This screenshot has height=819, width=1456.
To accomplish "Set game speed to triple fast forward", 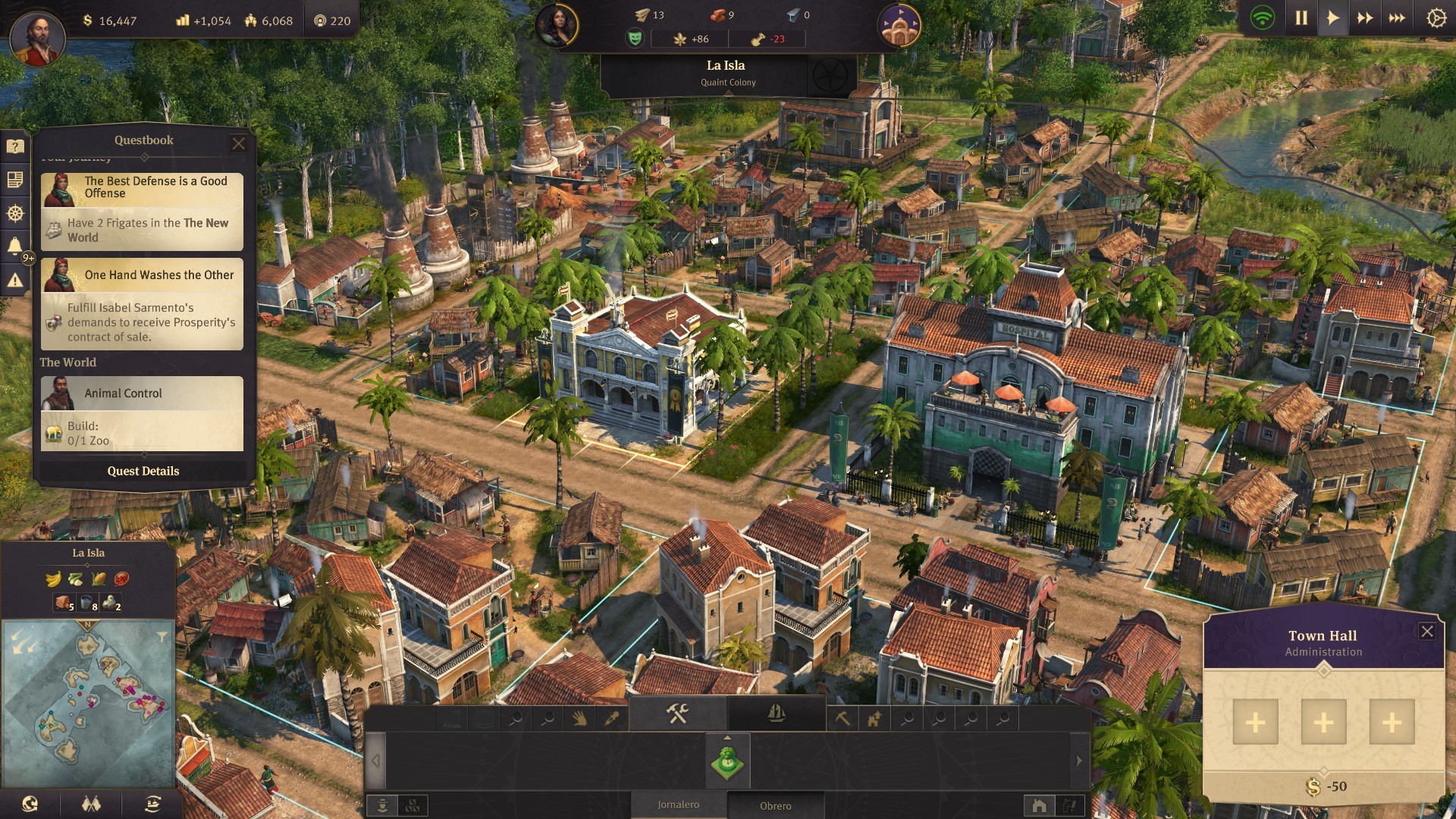I will tap(1397, 18).
